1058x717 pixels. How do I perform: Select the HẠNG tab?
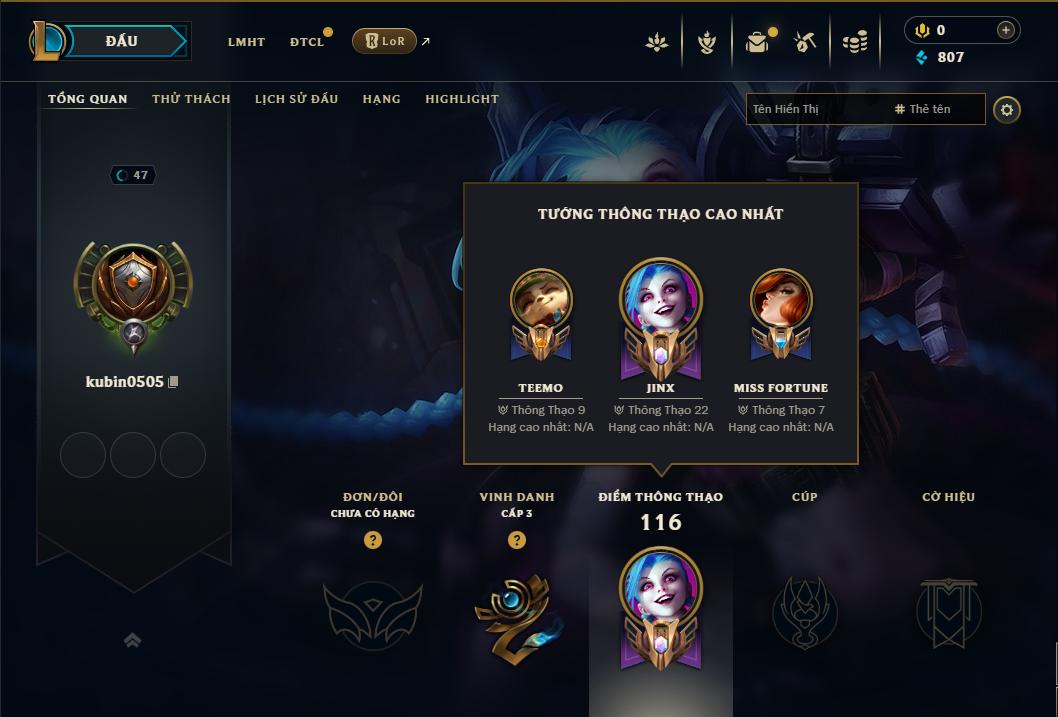(381, 99)
